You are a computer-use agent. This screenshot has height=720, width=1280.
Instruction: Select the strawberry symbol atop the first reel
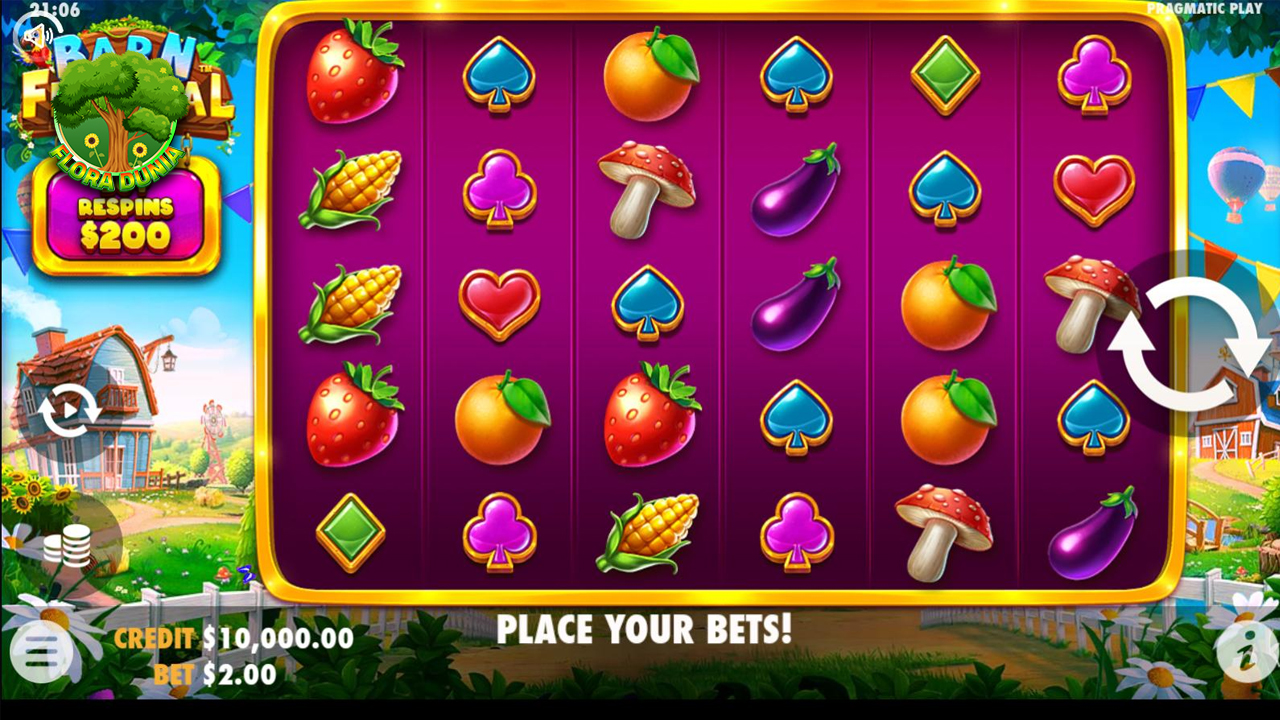352,75
